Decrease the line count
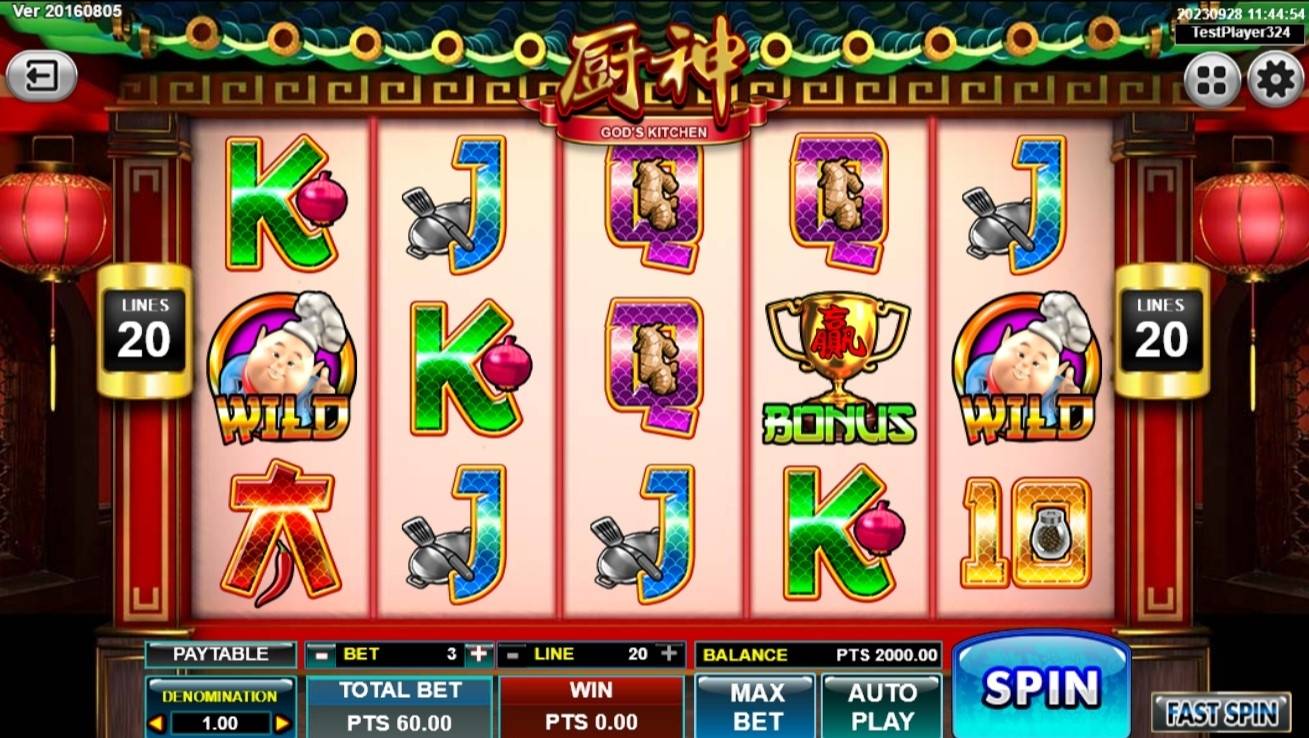This screenshot has width=1309, height=738. pyautogui.click(x=513, y=655)
